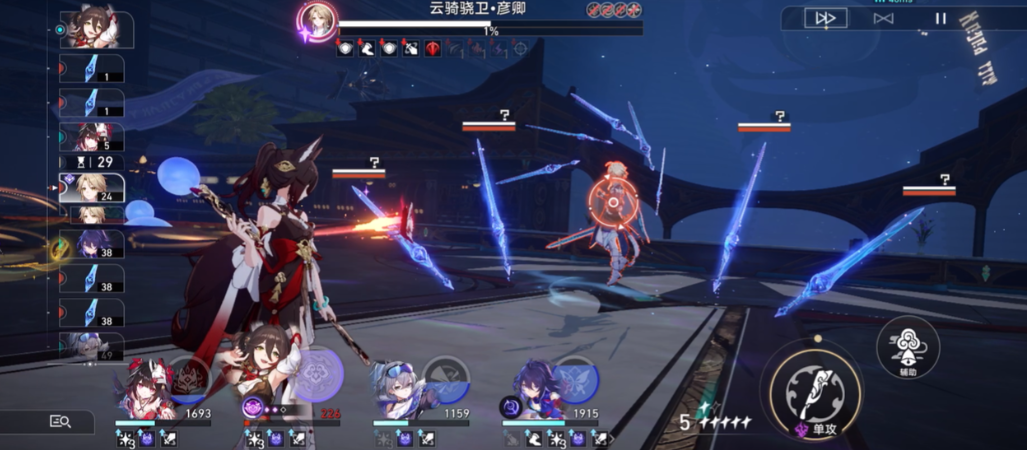1027x450 pixels.
Task: Activate Sparkle's red mask ultimate icon
Action: 190,379
